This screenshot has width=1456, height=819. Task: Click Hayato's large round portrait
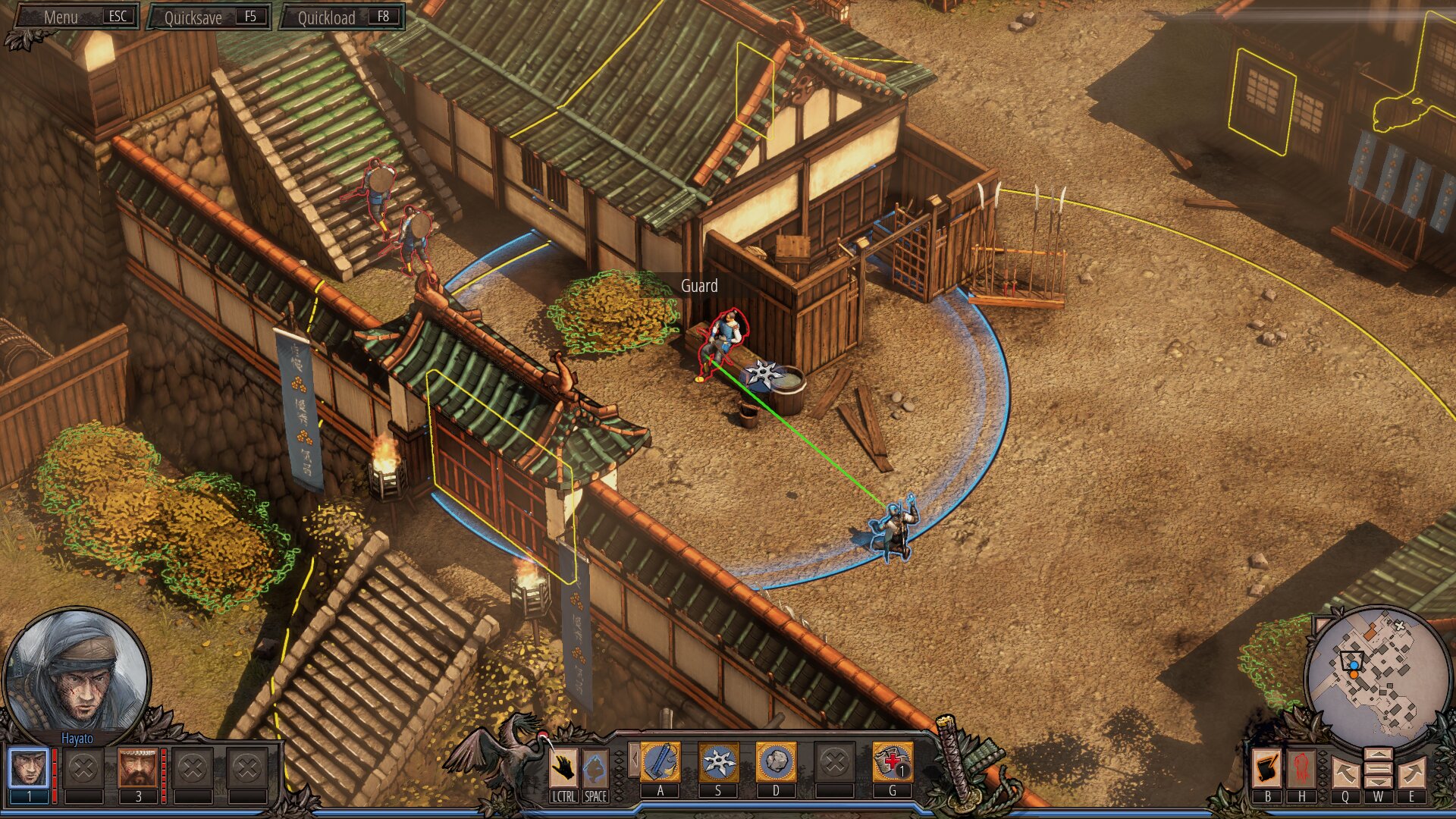coord(76,675)
